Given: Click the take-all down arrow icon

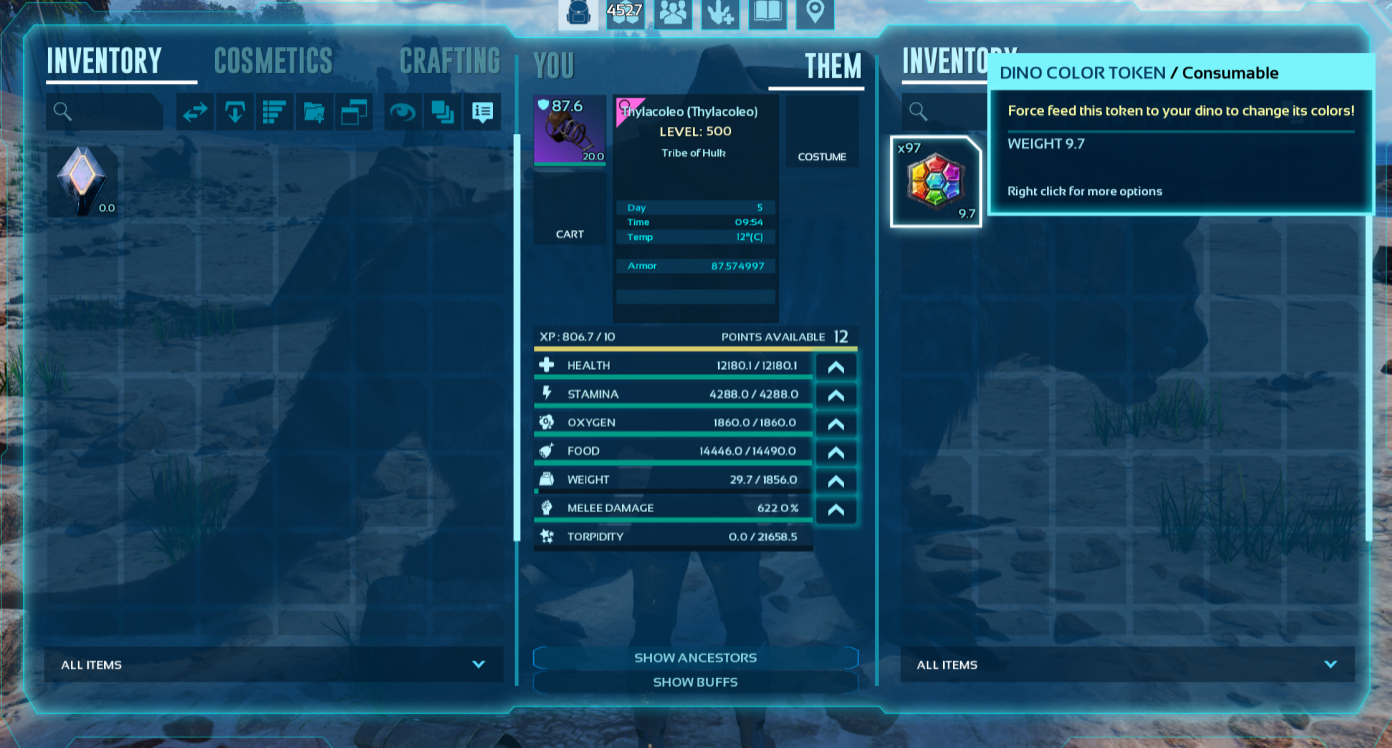Looking at the screenshot, I should tap(235, 112).
